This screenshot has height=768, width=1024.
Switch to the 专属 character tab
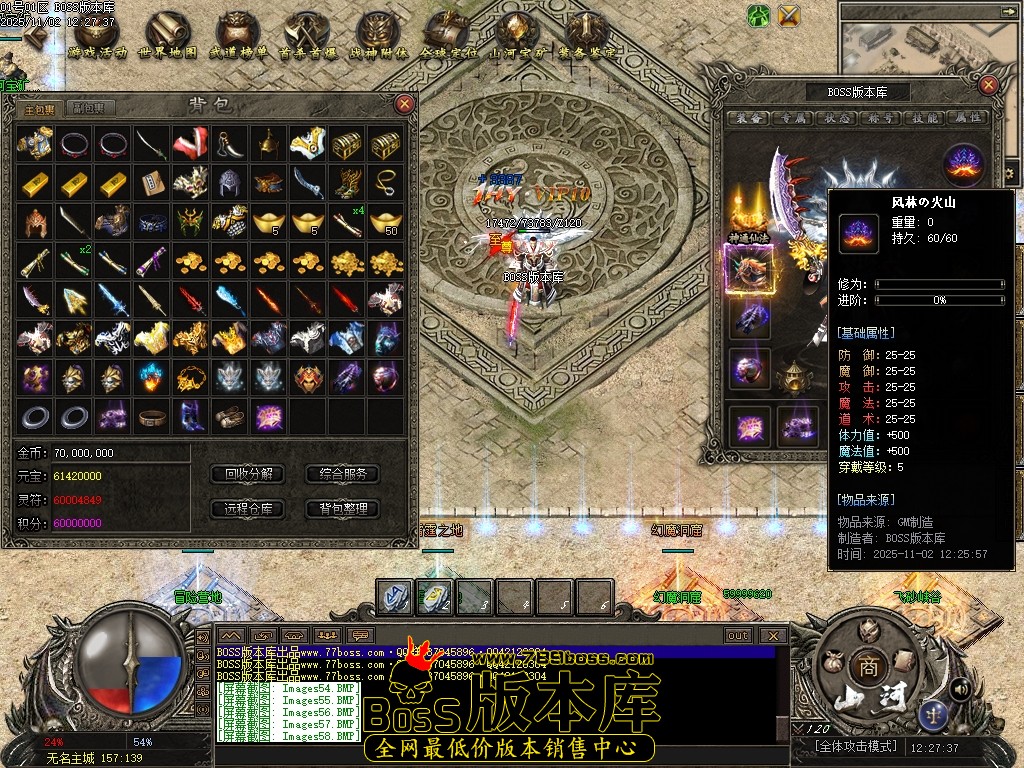(x=792, y=118)
